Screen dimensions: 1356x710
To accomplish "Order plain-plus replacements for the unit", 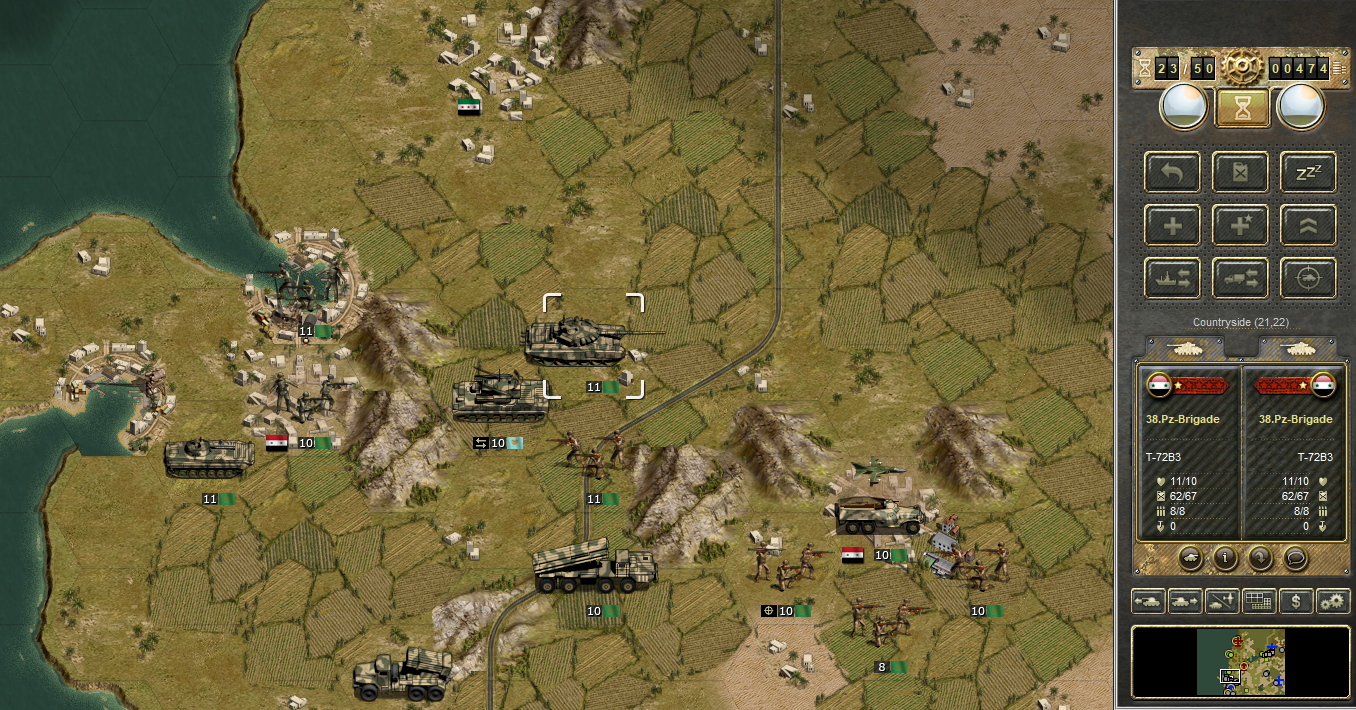I will coord(1172,225).
